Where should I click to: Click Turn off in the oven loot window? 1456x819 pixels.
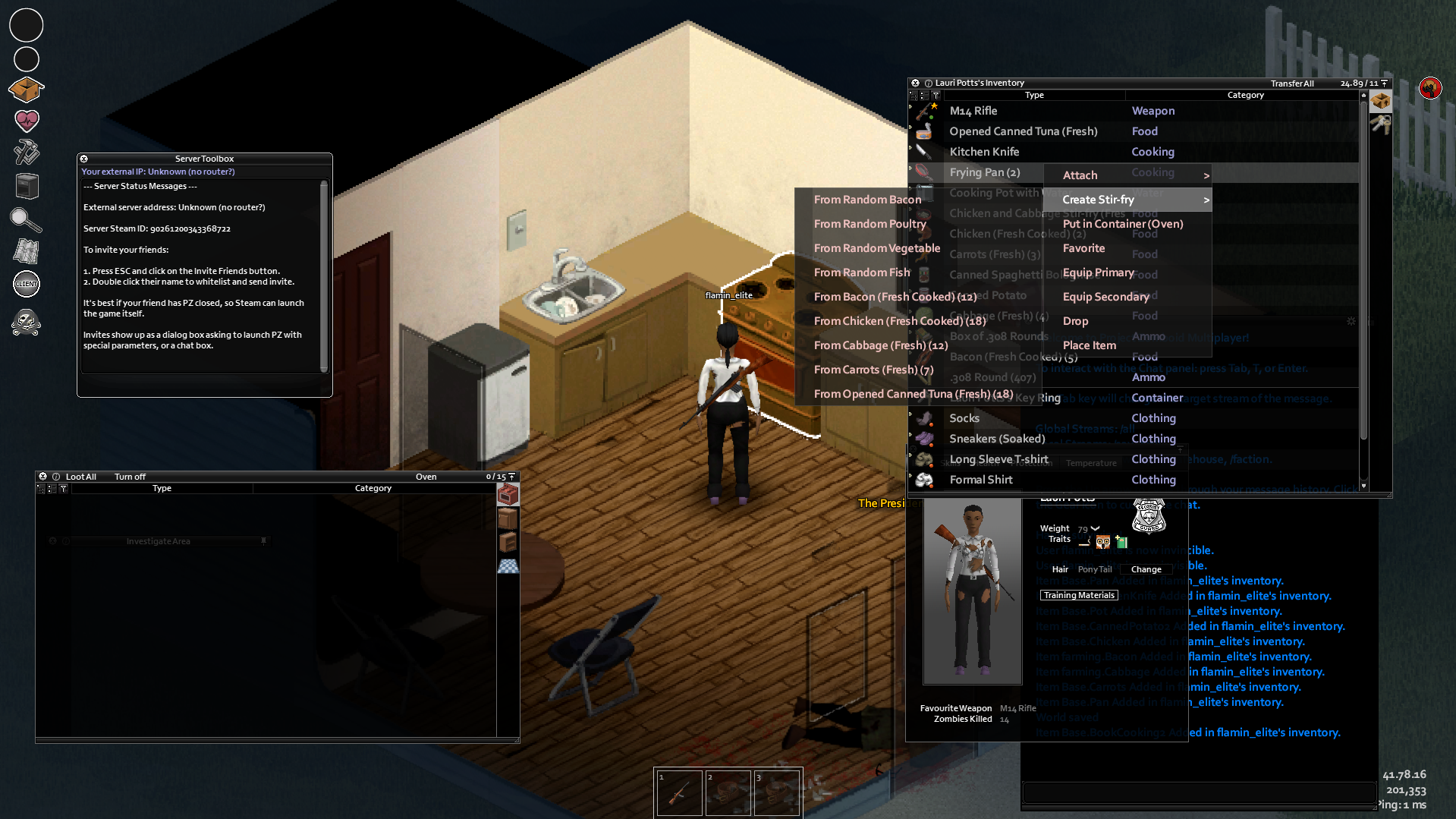129,476
